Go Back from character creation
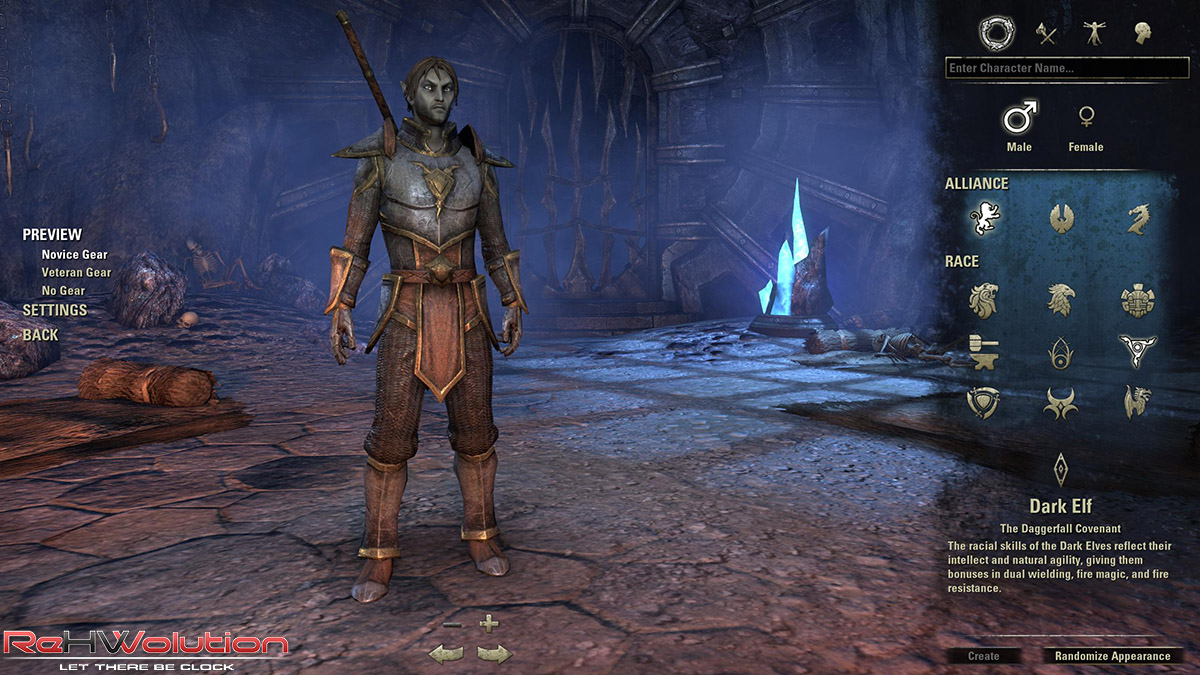The width and height of the screenshot is (1200, 675). pyautogui.click(x=41, y=335)
